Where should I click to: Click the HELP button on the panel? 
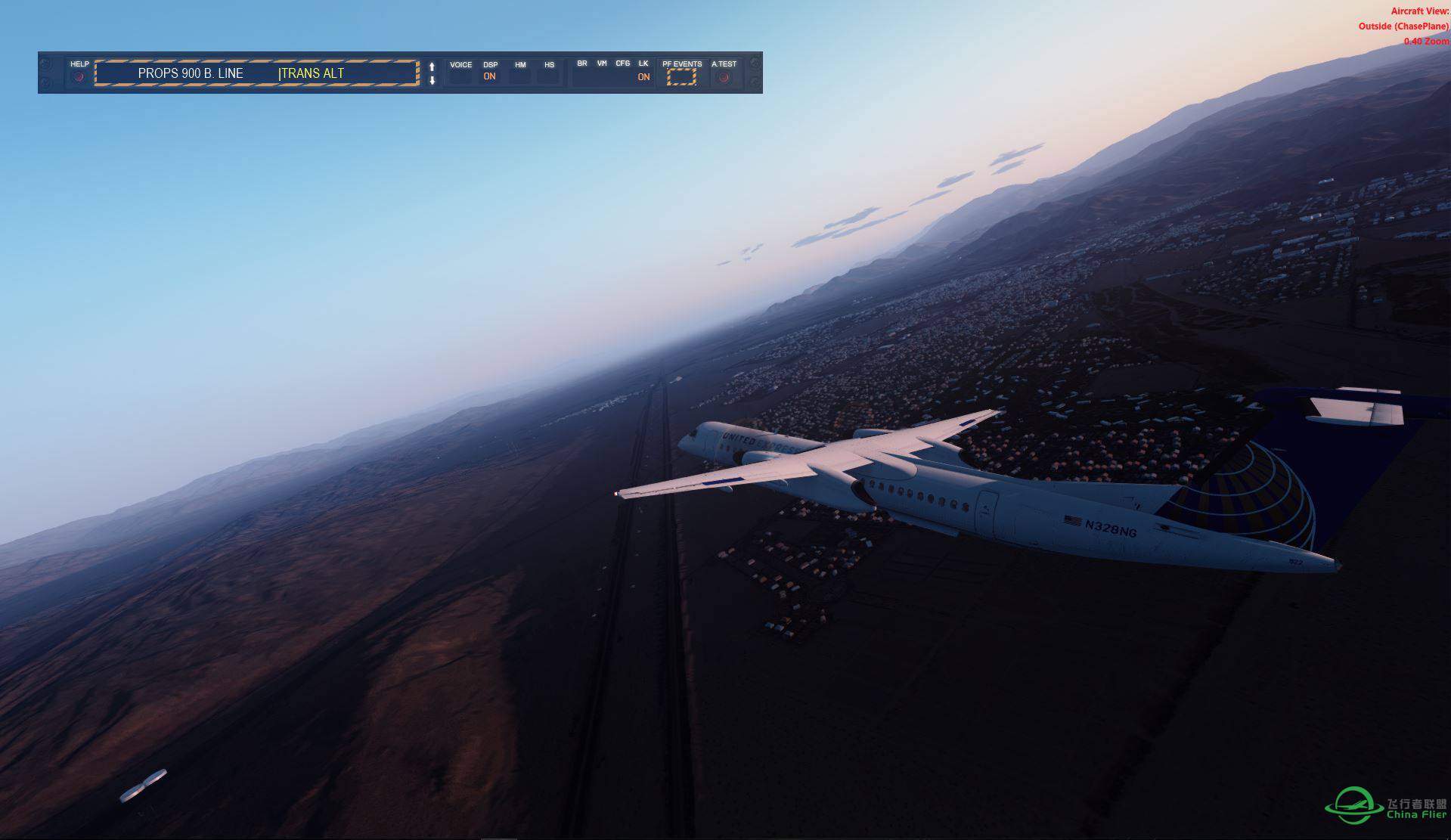pos(79,76)
